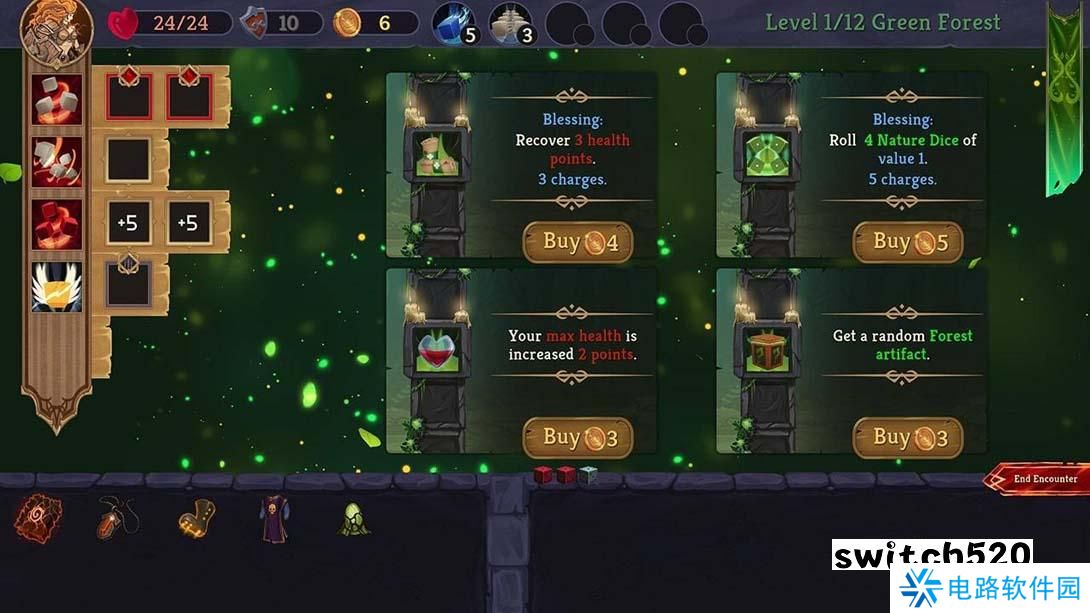Select the white dice stack blessing icon

(510, 23)
